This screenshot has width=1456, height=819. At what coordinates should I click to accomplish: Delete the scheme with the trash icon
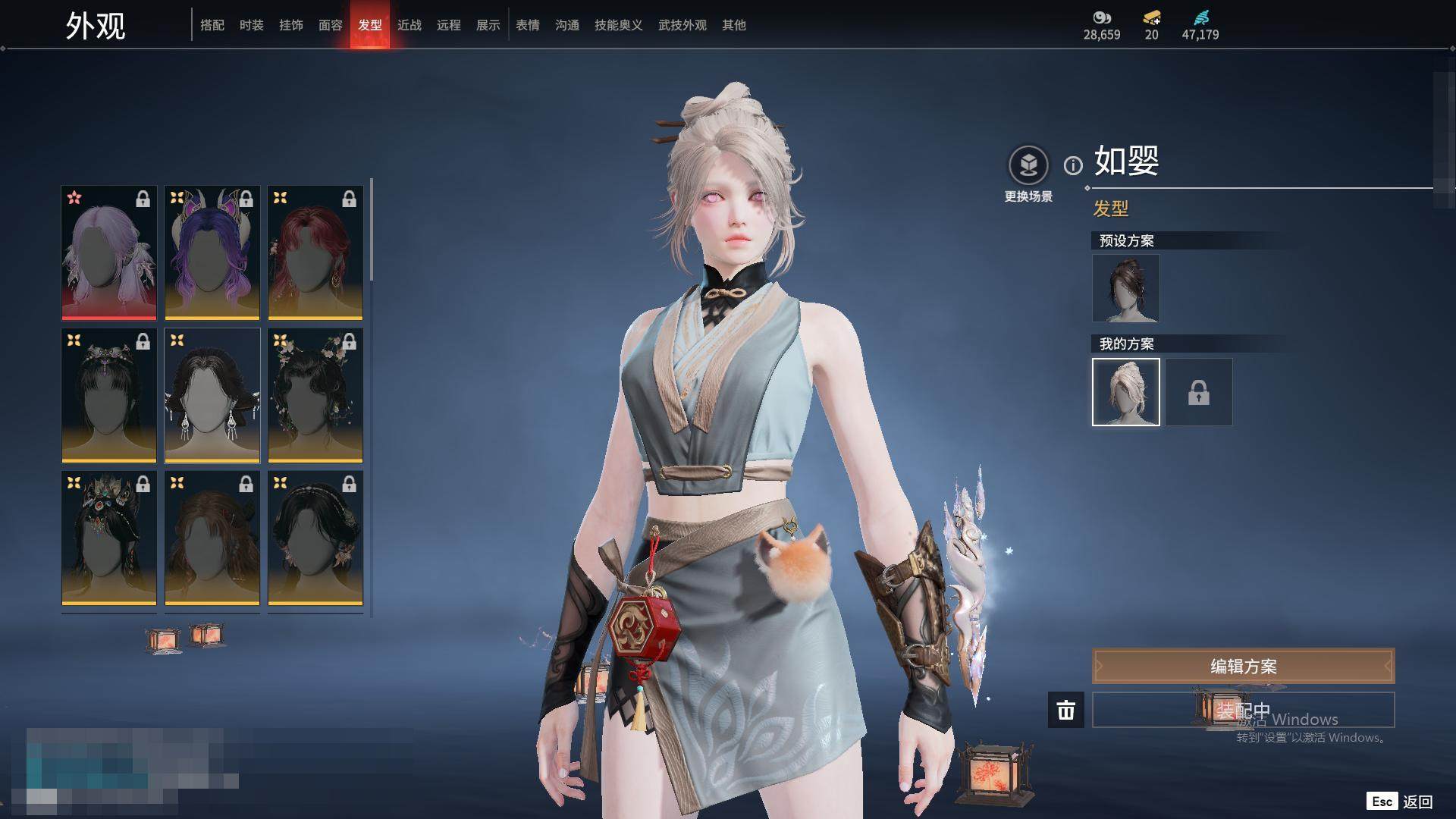1066,711
